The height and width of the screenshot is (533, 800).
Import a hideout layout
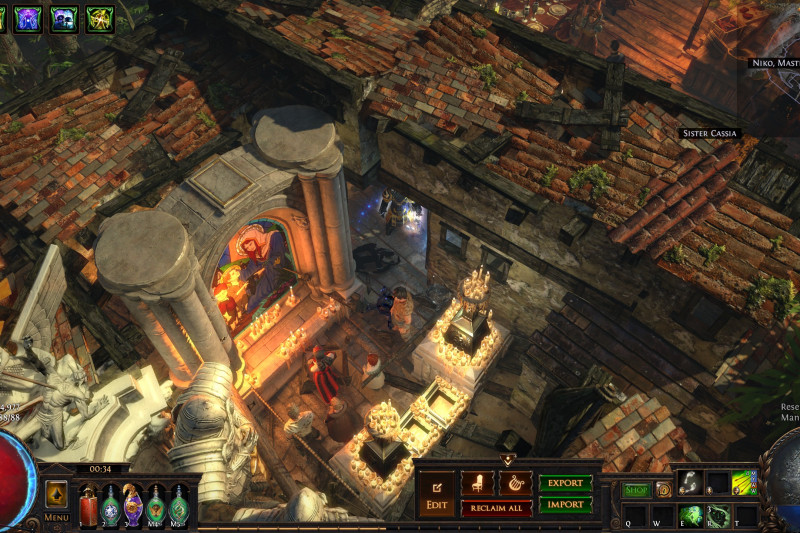click(565, 505)
